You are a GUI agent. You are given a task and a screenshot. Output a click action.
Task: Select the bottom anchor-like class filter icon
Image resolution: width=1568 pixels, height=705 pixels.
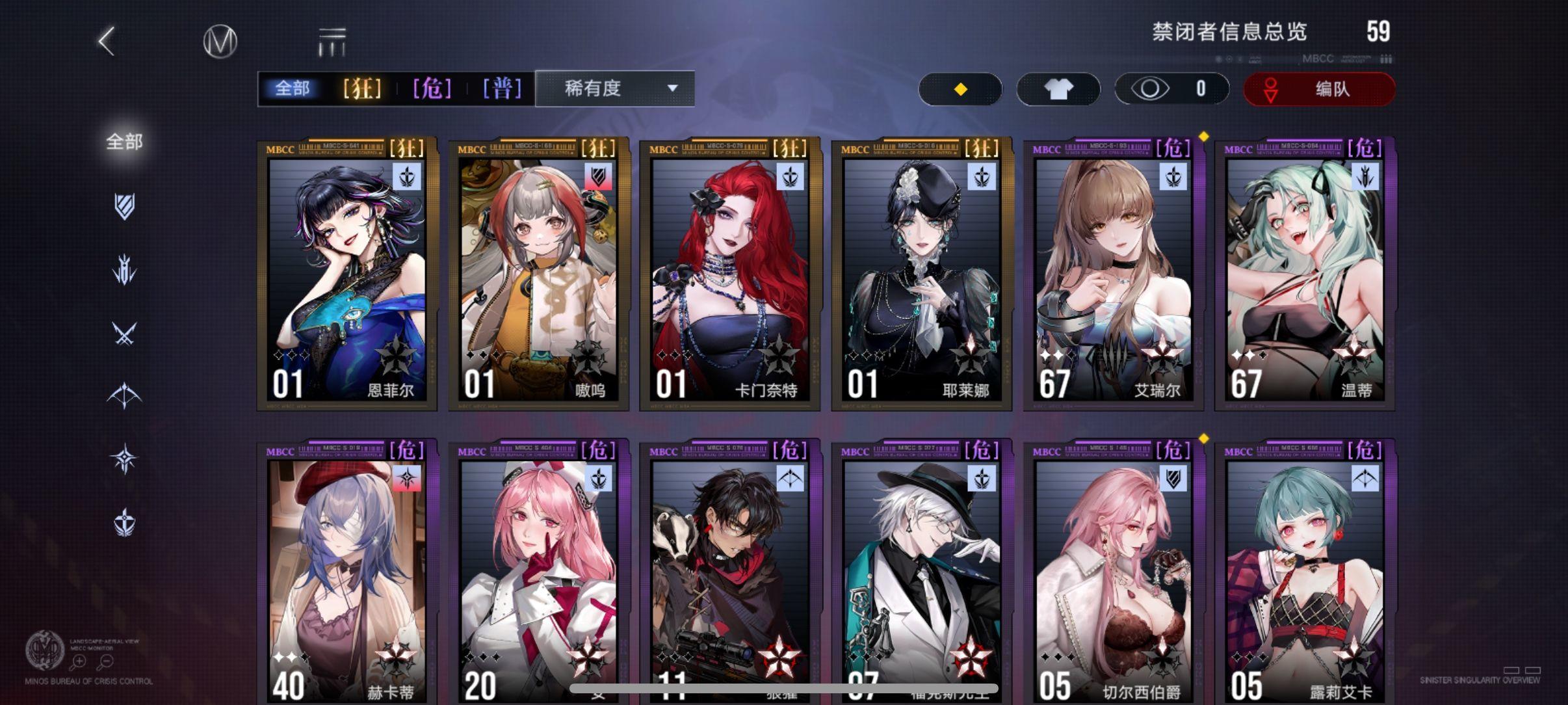coord(124,520)
